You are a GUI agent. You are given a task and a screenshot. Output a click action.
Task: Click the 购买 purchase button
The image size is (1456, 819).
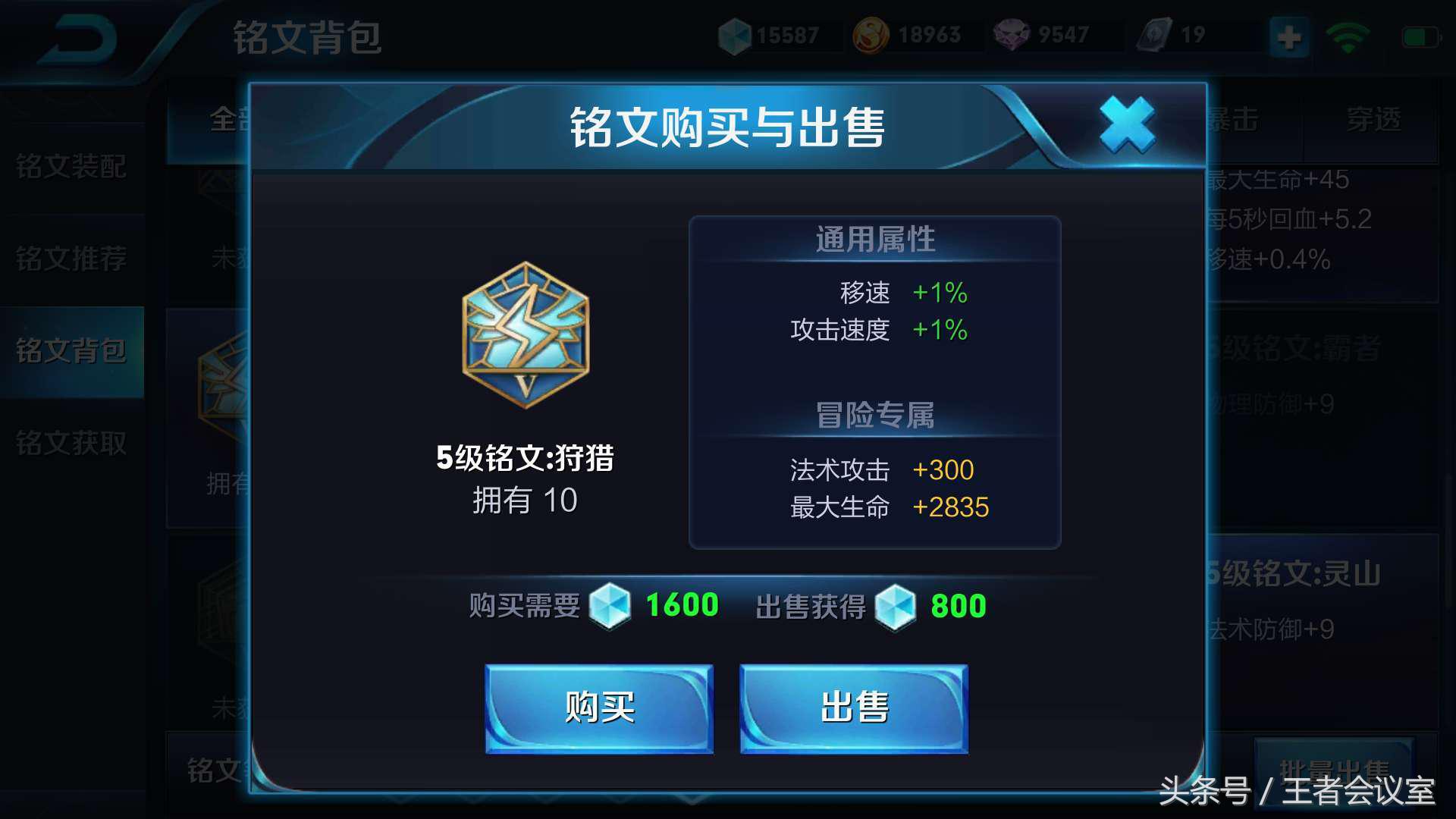pos(599,709)
